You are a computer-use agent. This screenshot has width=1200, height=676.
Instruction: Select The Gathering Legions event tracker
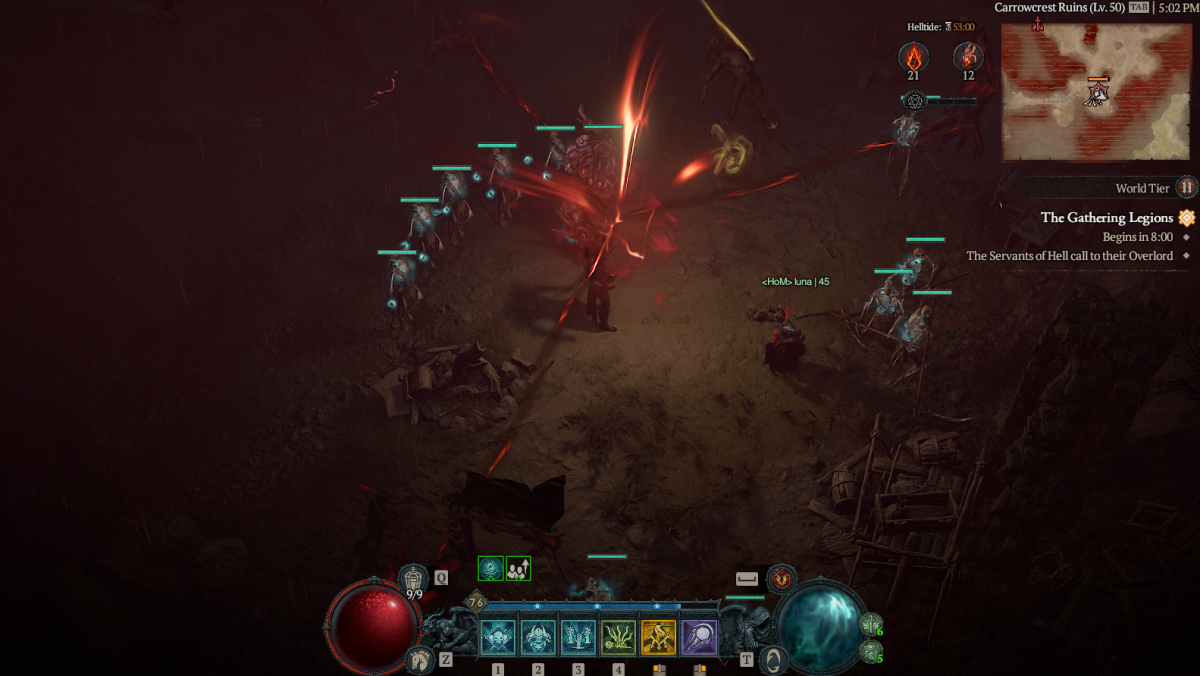1106,217
